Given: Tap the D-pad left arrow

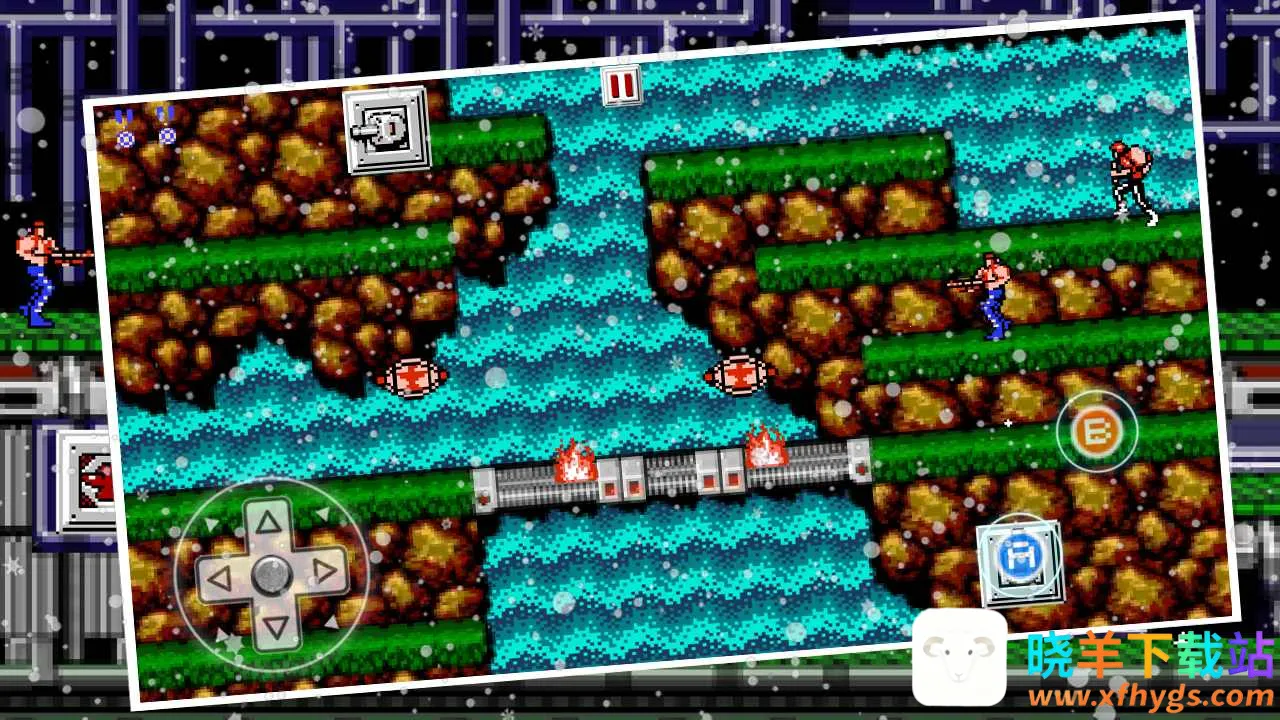Looking at the screenshot, I should point(219,577).
